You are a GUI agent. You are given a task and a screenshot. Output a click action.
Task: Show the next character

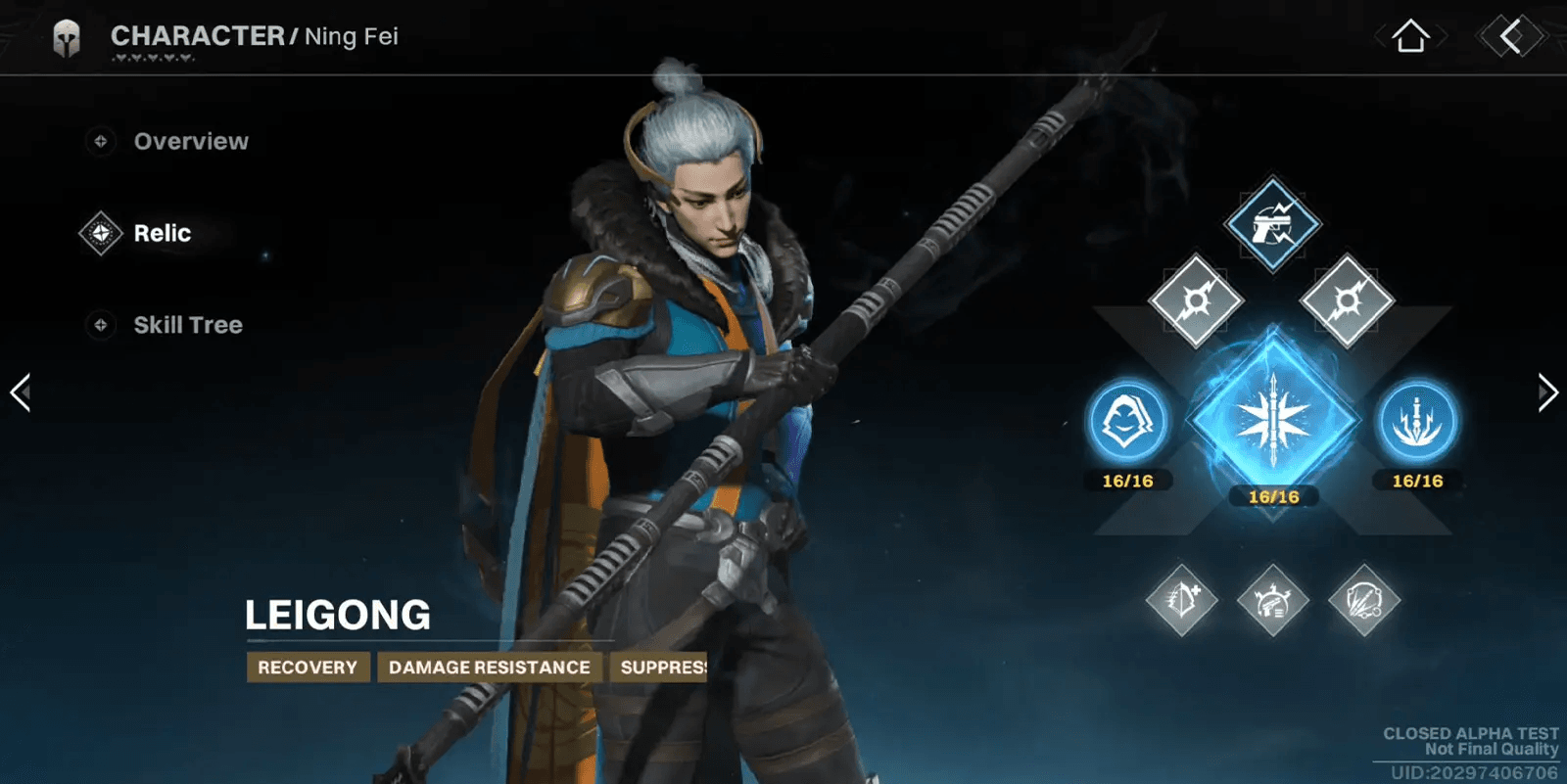click(1546, 392)
